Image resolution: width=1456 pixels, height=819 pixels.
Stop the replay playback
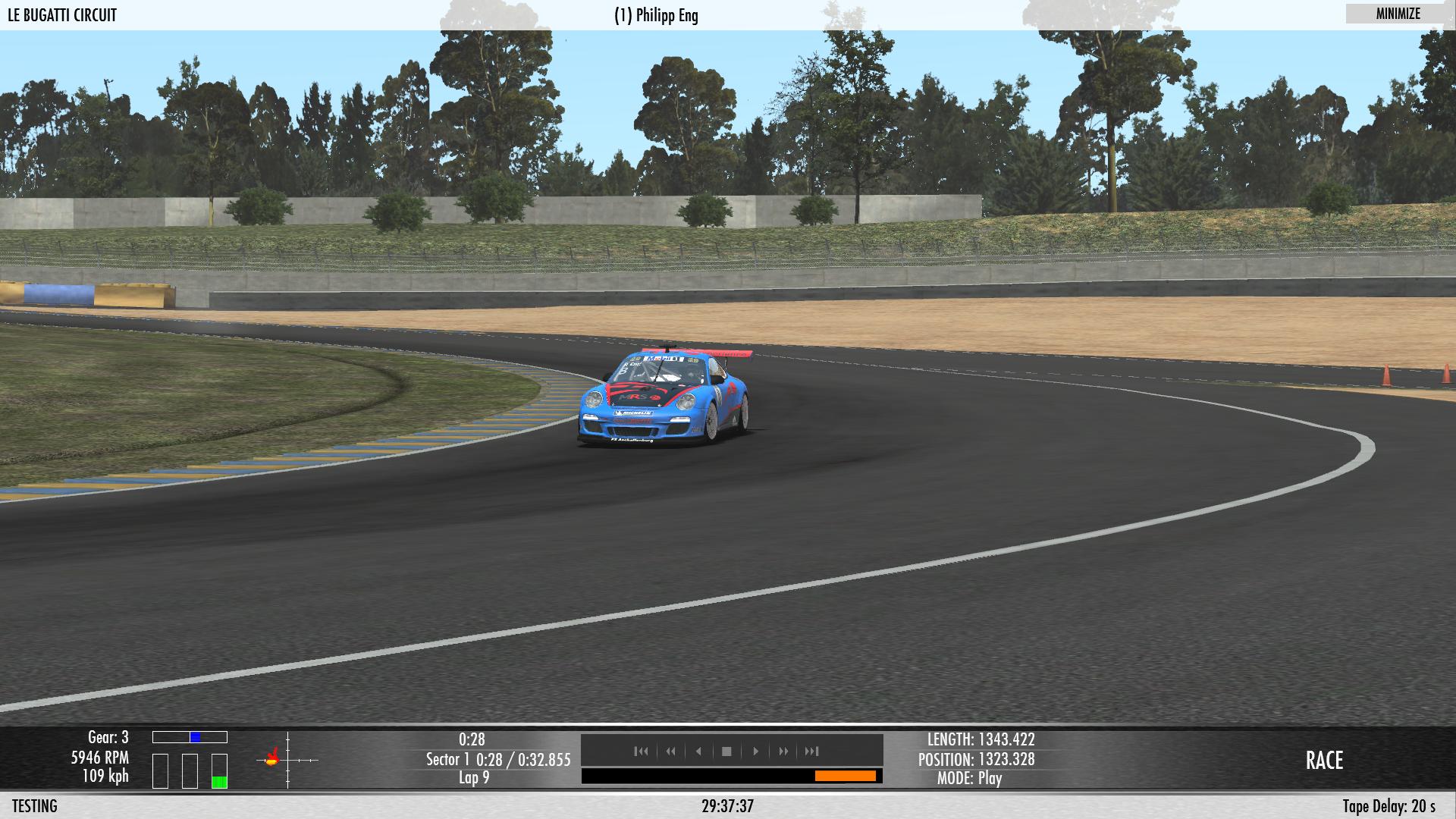(726, 752)
